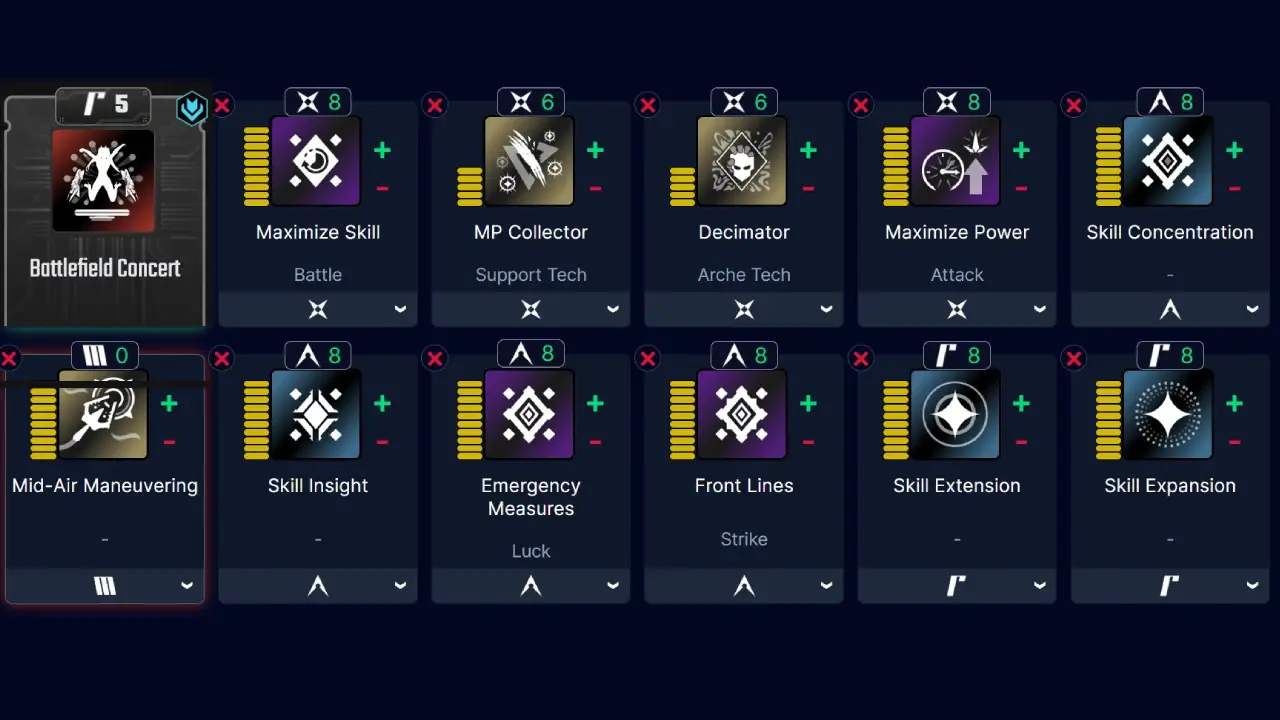Click the Skill Extension compass icon
This screenshot has height=720, width=1280.
point(956,415)
